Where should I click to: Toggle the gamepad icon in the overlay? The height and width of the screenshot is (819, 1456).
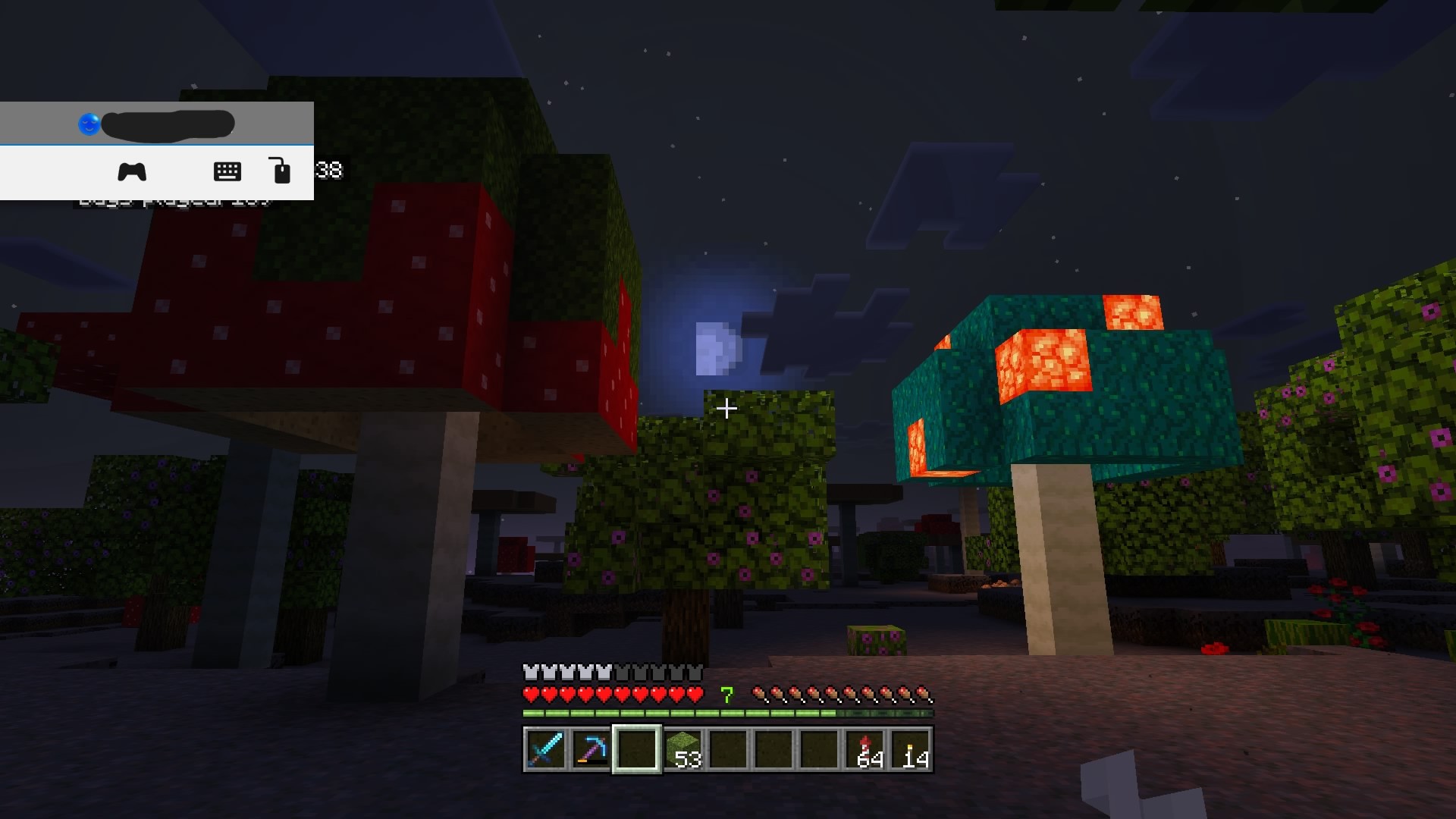click(x=132, y=172)
